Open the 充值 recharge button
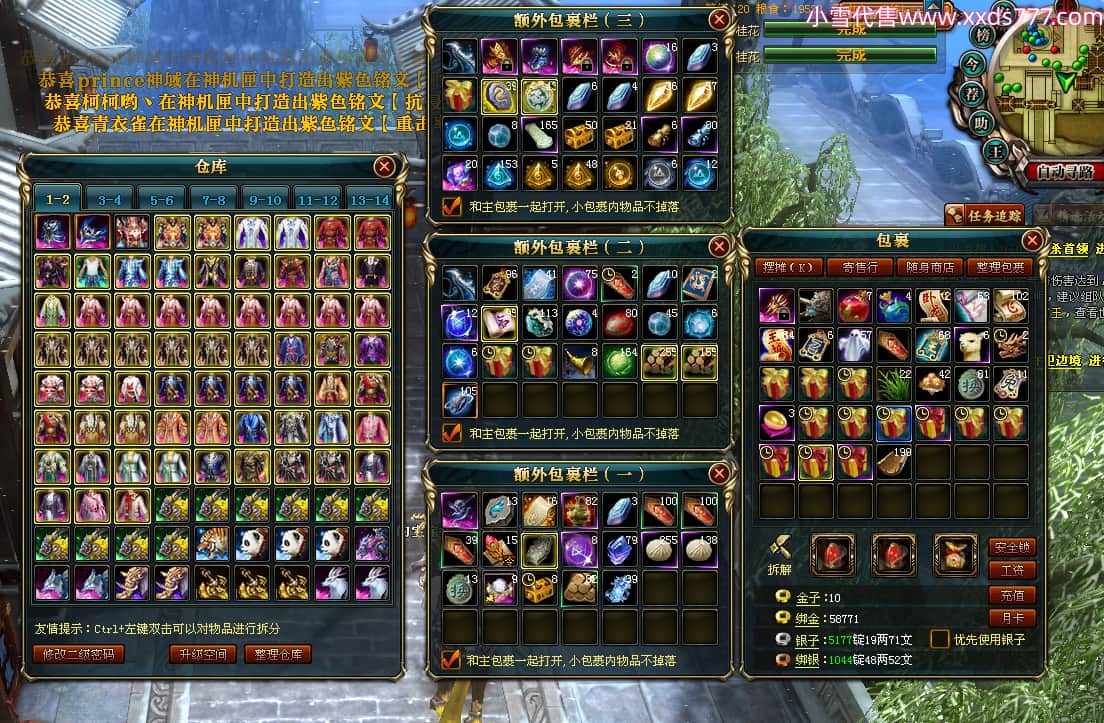1104x723 pixels. (1010, 595)
